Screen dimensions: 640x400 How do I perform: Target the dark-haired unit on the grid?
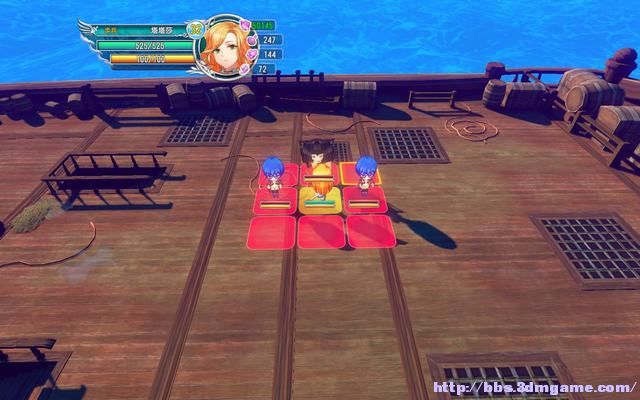click(x=318, y=156)
